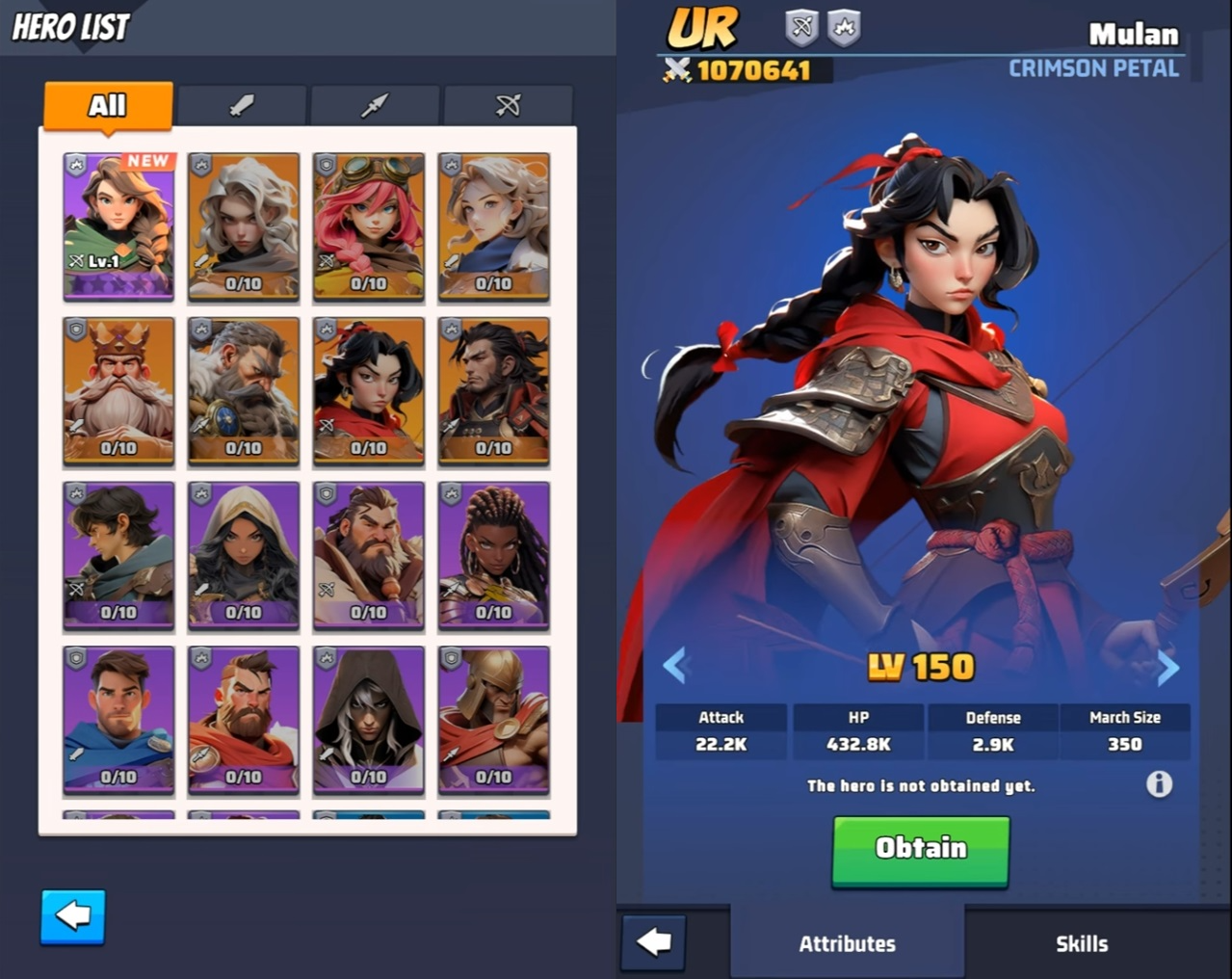Screen dimensions: 1232x979
Task: Click the dark back arrow beside Attributes
Action: [654, 941]
